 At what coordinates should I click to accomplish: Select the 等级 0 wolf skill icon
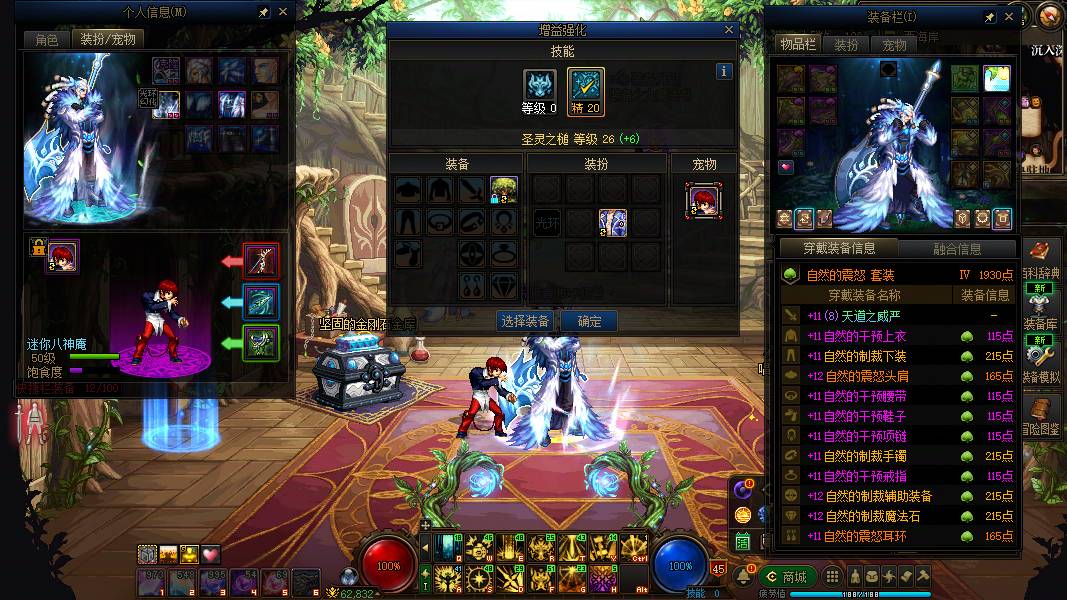[x=540, y=85]
